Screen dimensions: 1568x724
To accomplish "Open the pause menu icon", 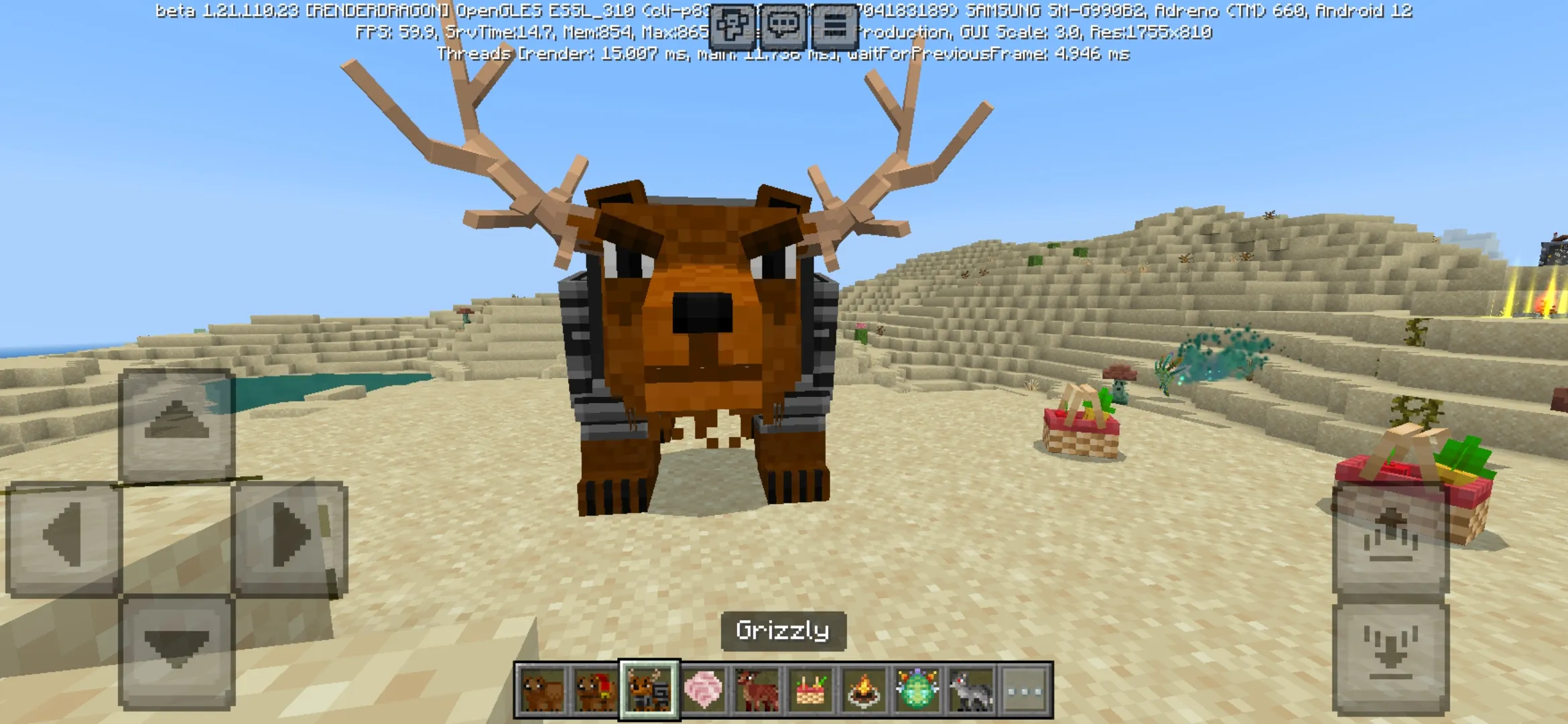I will pos(834,27).
